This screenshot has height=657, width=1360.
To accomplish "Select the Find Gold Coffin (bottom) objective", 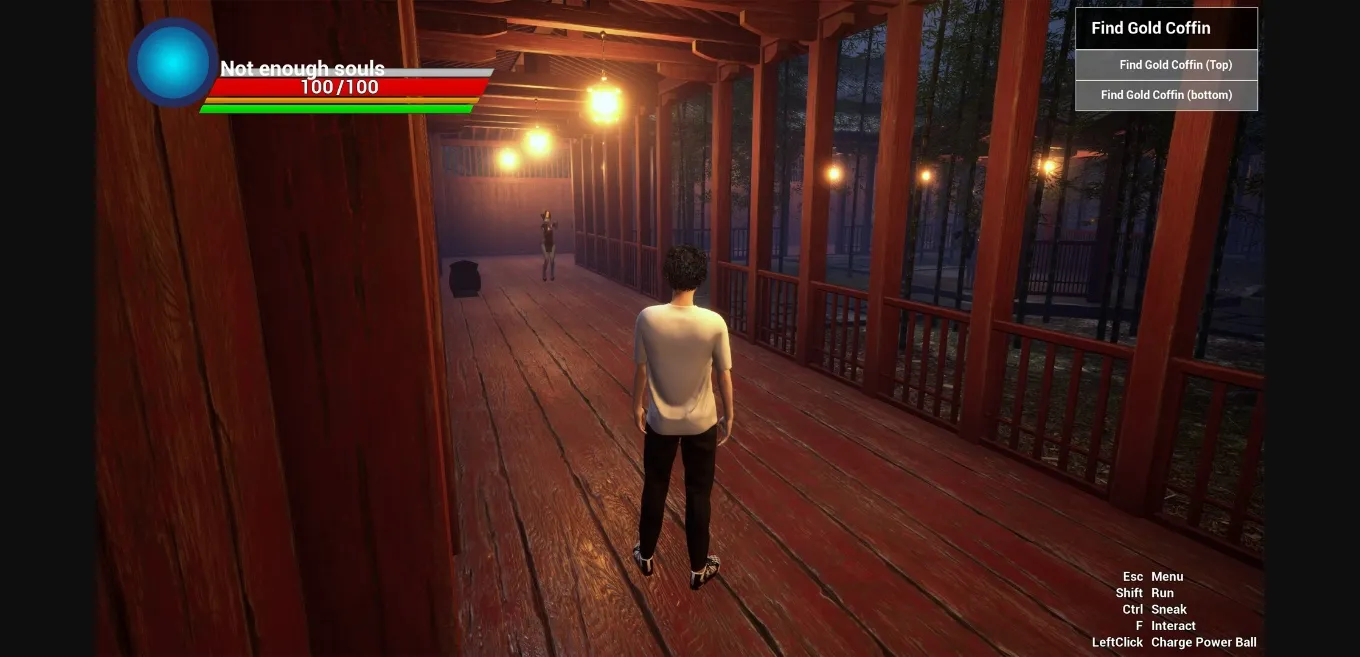I will click(1166, 95).
